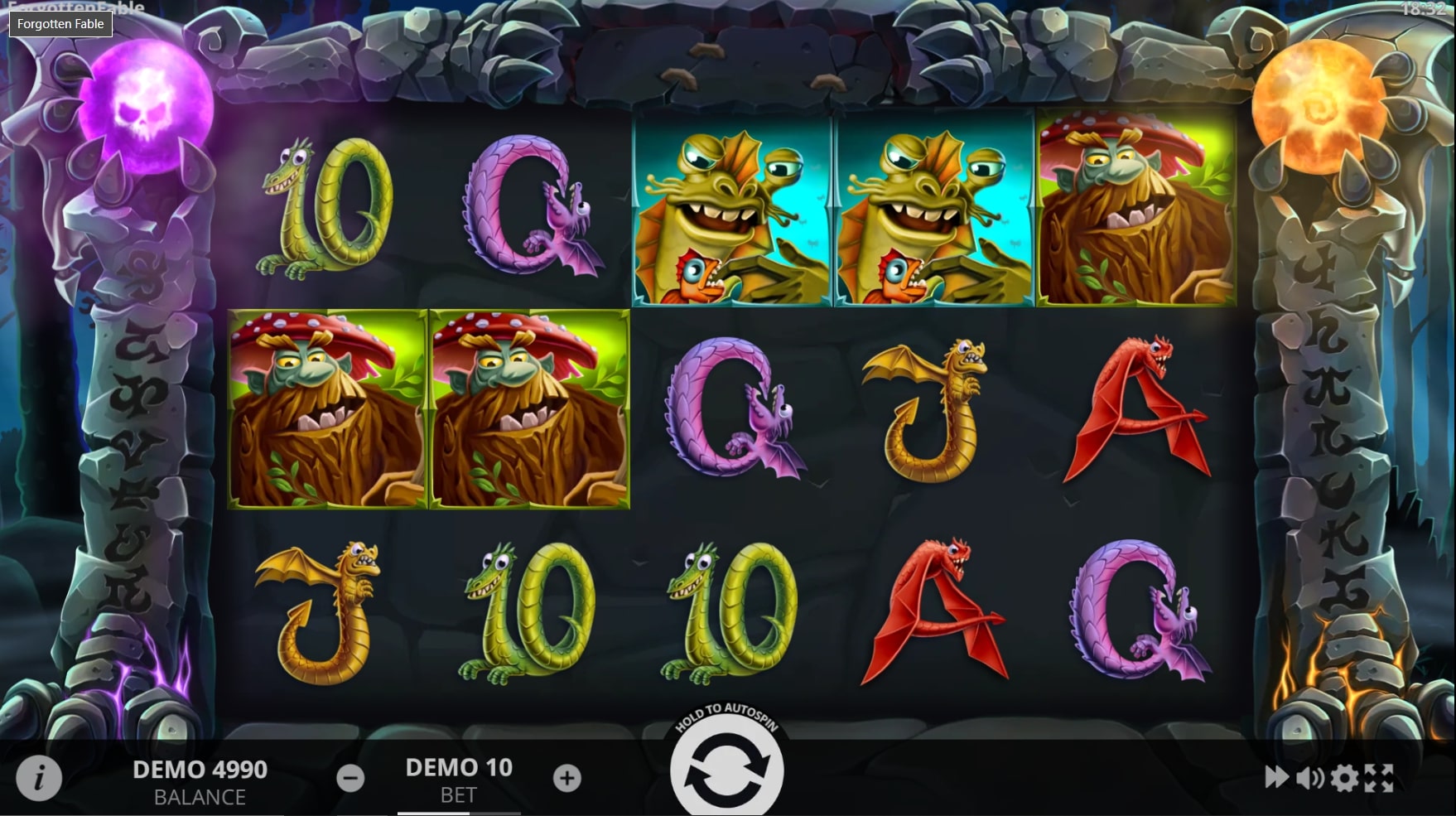Select the mushroom troll symbol
This screenshot has height=816, width=1456.
pos(327,406)
